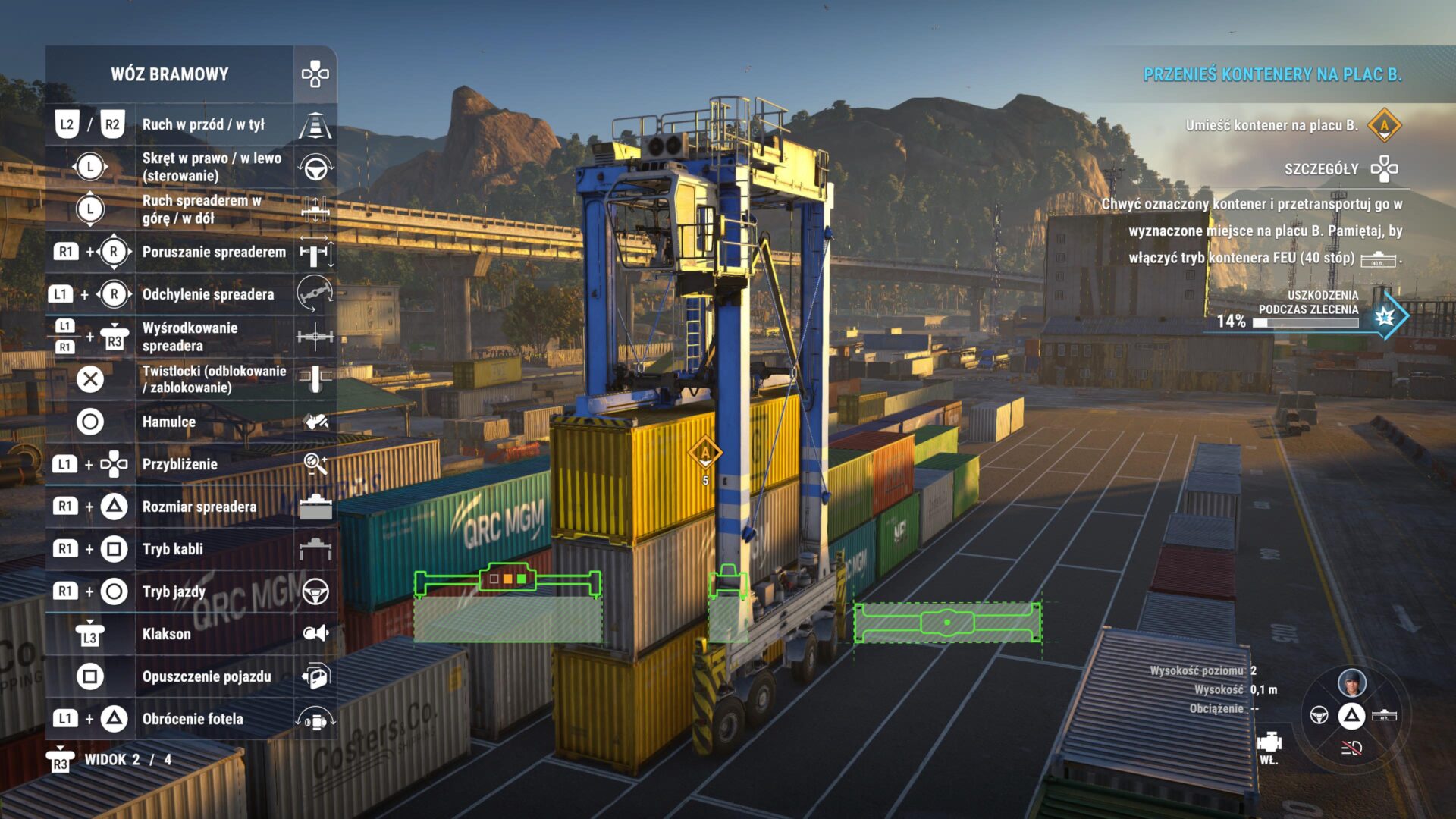Click the damage star icon beside the 14% bar
This screenshot has width=1456, height=819.
coord(1385,317)
